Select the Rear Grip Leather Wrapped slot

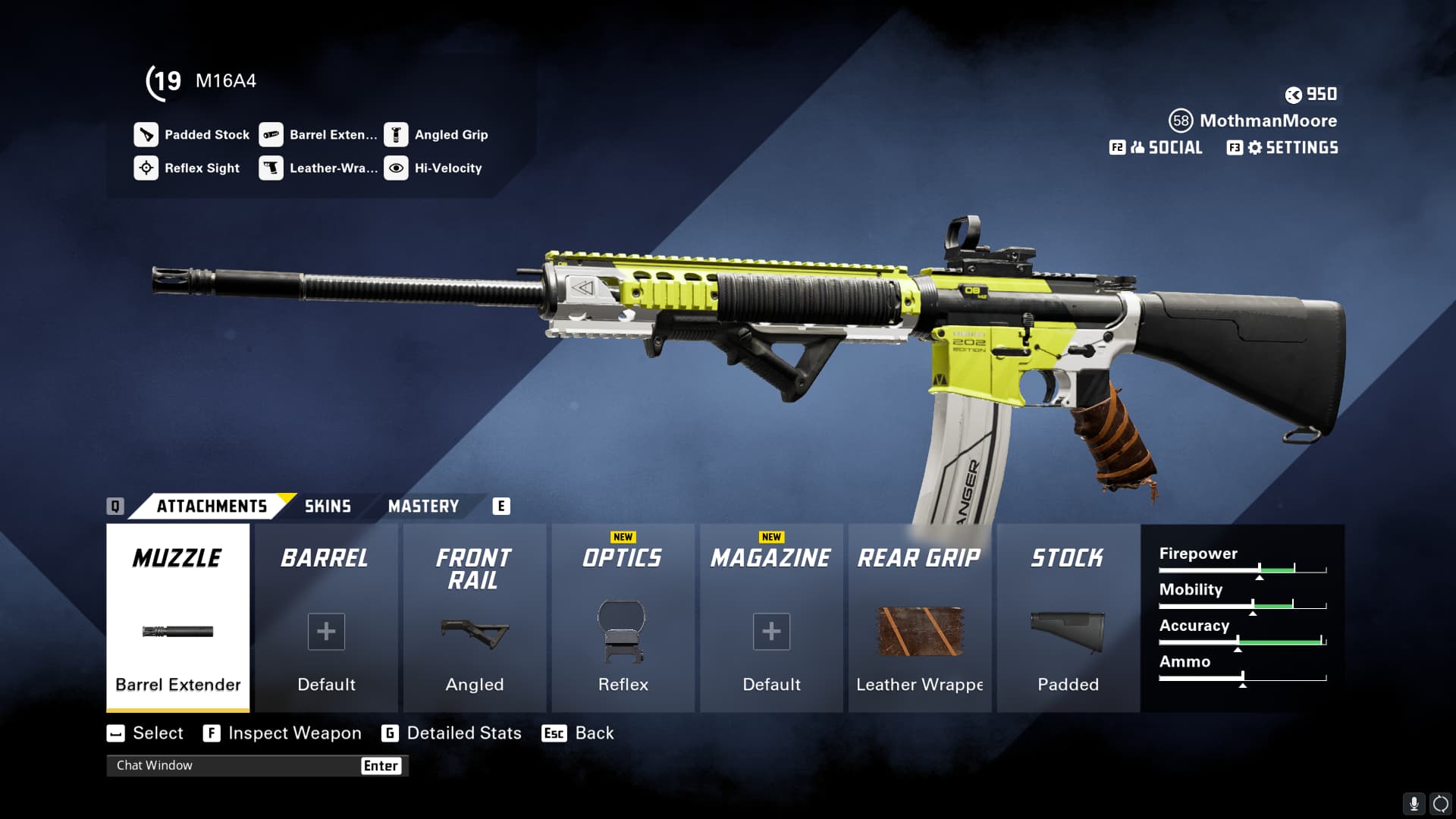click(x=920, y=618)
